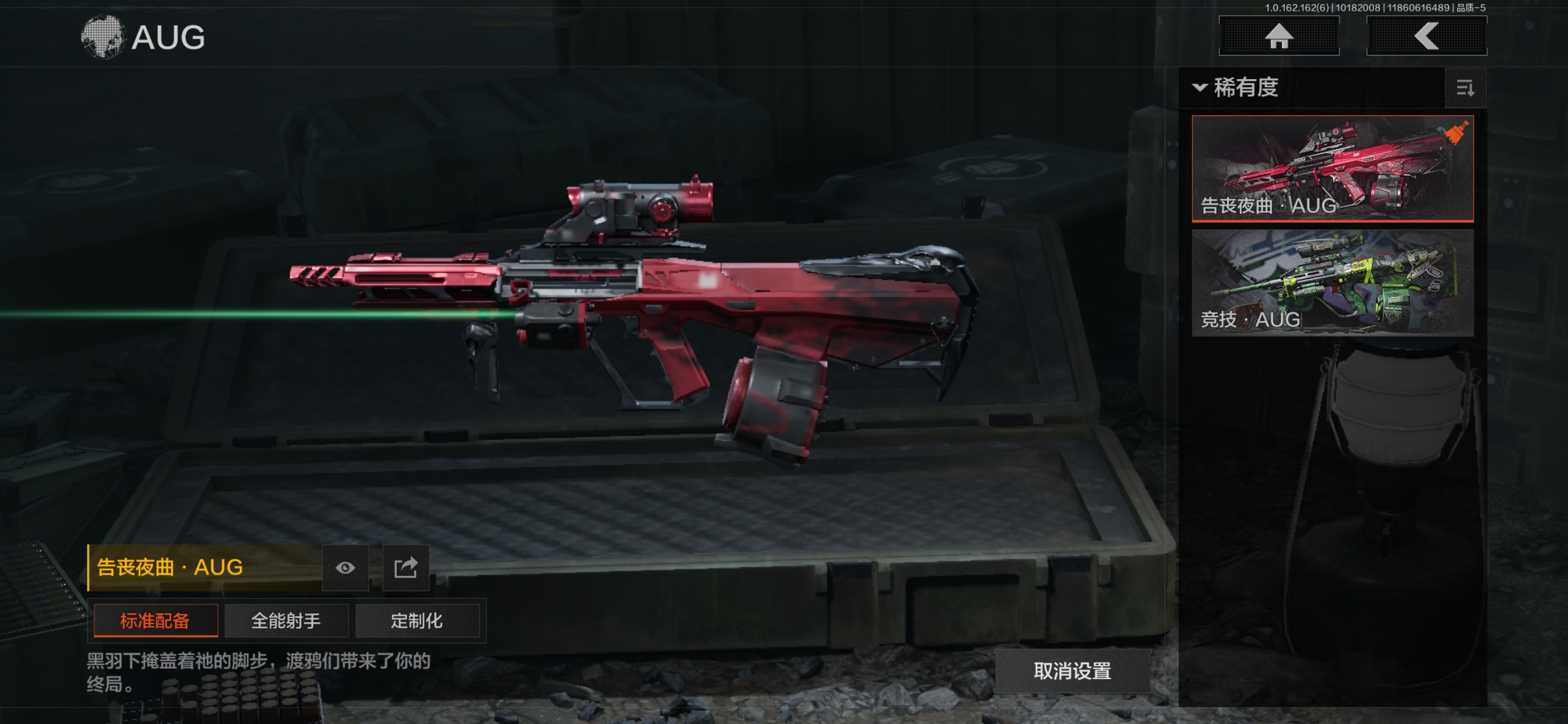The height and width of the screenshot is (724, 1568).
Task: Go back with the arrow button
Action: point(1426,36)
